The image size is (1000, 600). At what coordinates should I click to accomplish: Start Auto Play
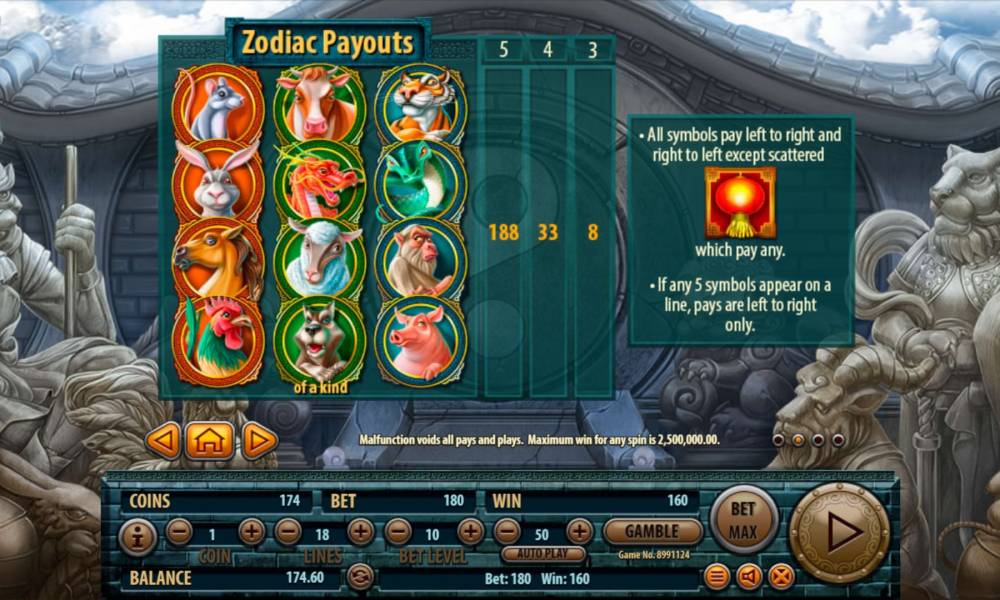(543, 553)
